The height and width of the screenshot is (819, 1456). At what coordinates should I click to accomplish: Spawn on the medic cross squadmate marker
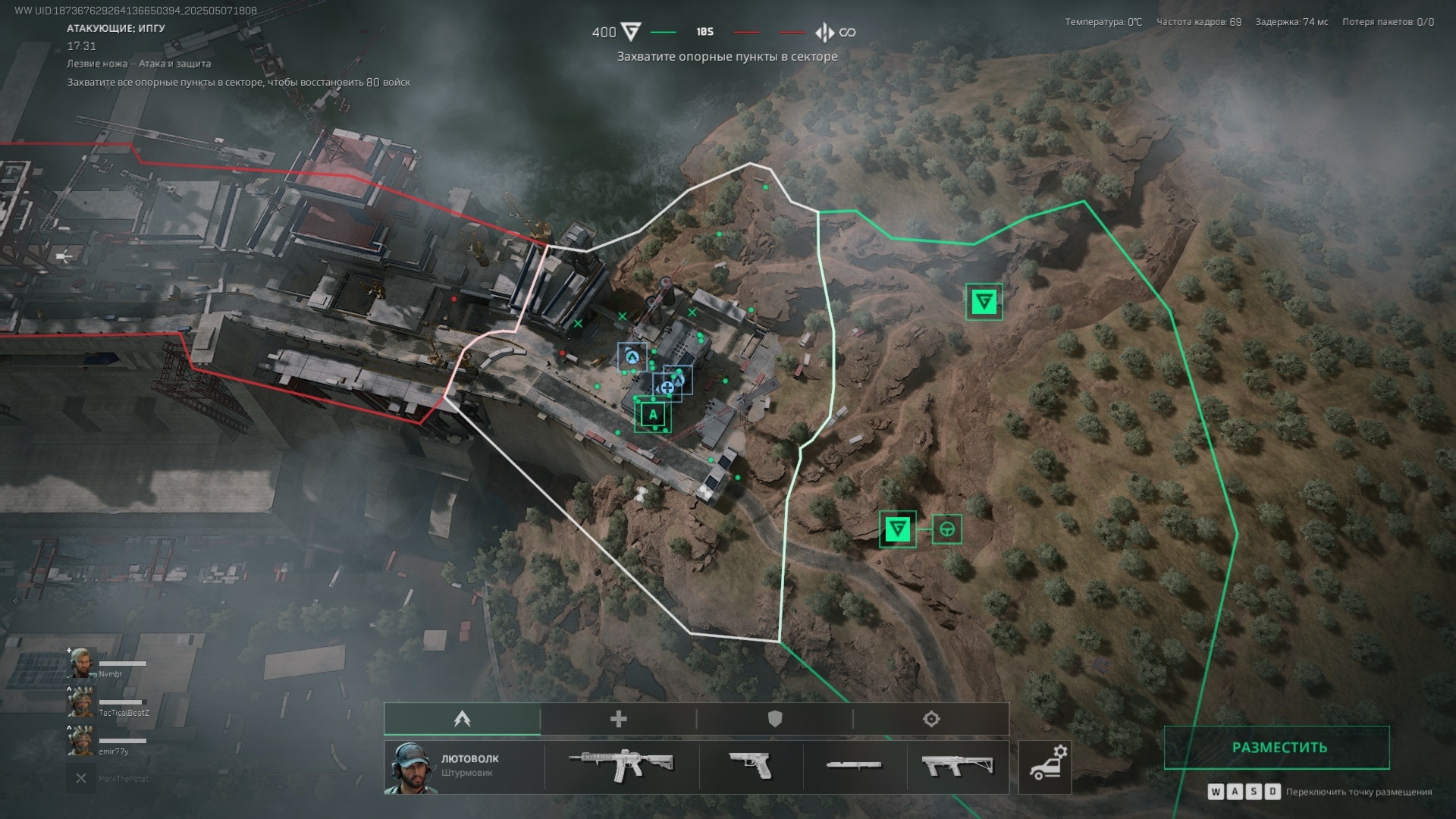point(667,388)
